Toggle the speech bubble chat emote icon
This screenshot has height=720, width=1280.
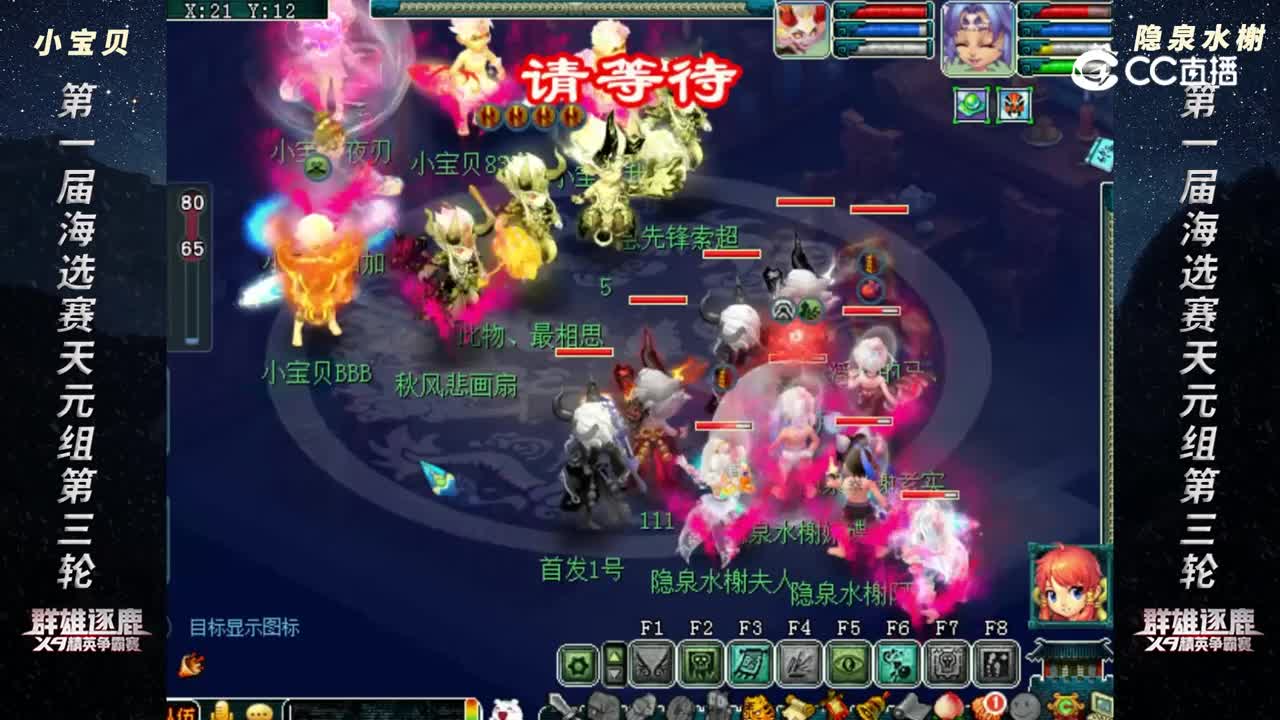point(258,710)
